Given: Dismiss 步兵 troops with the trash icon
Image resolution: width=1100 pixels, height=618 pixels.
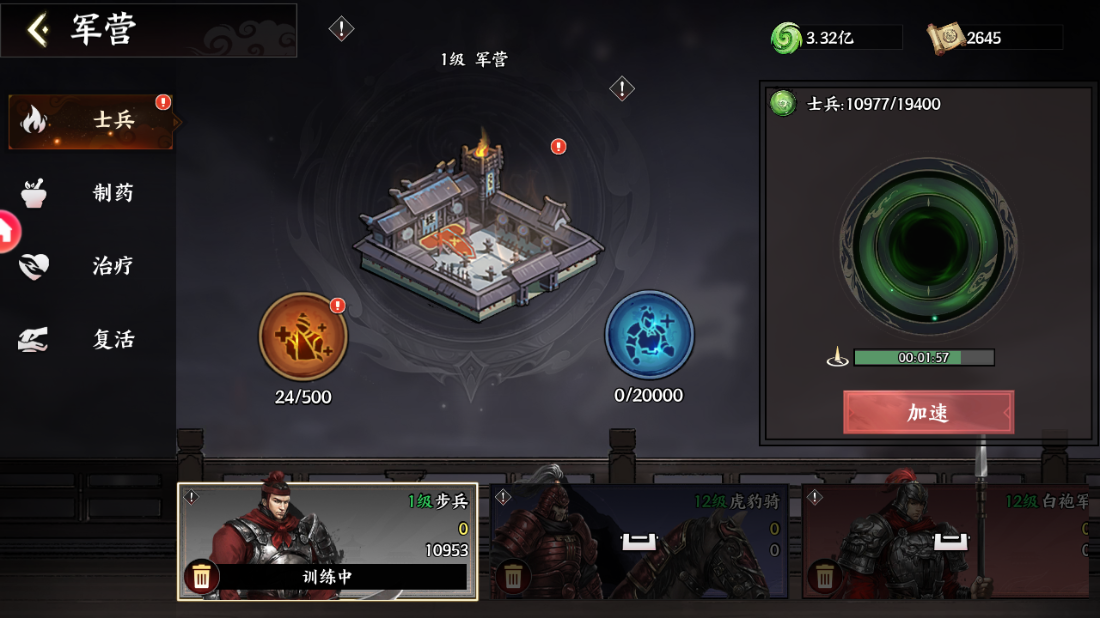Looking at the screenshot, I should point(201,576).
